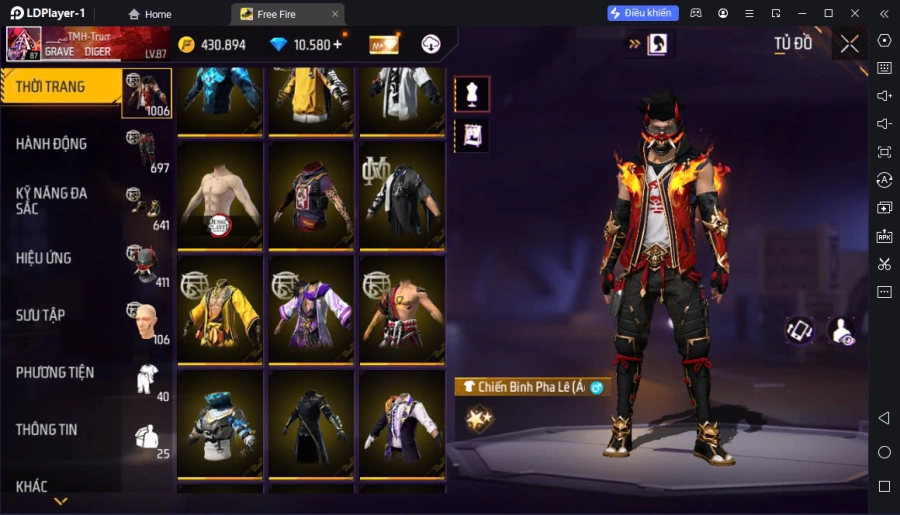This screenshot has width=900, height=515.
Task: Close the Tủ Đồ wardrobe screen
Action: [x=849, y=43]
